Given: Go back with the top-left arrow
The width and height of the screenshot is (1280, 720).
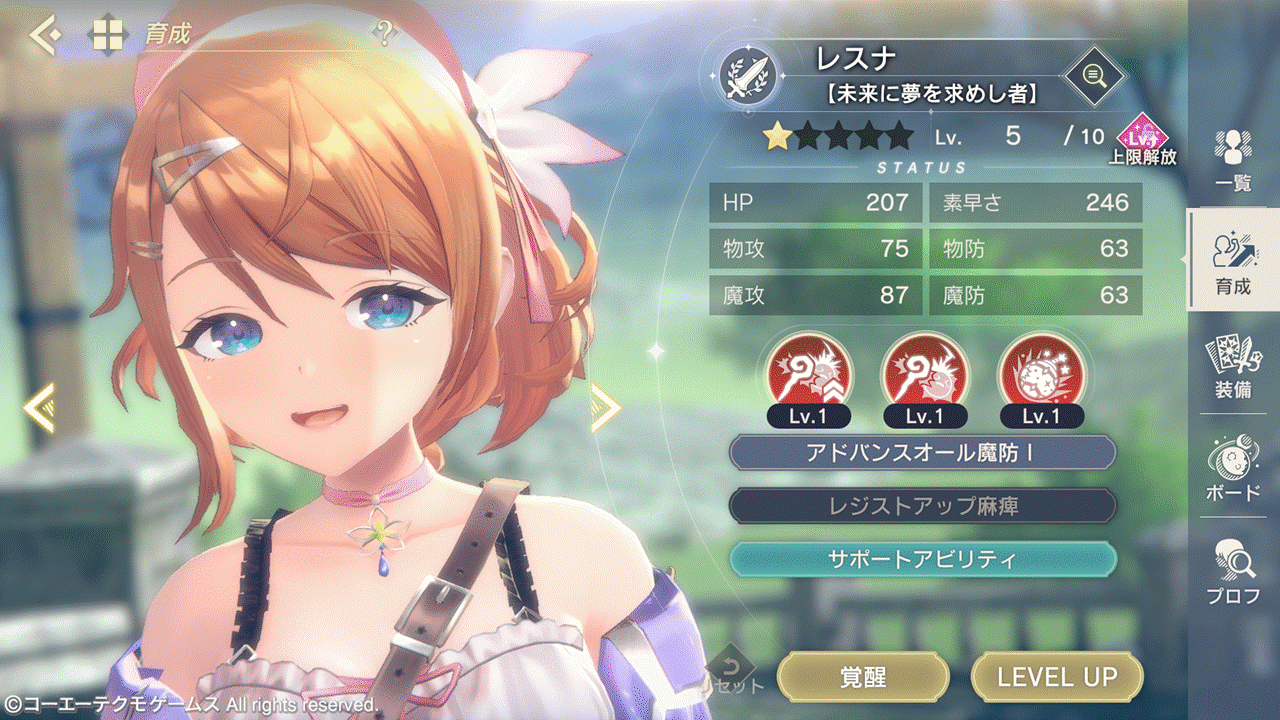Looking at the screenshot, I should [x=44, y=35].
